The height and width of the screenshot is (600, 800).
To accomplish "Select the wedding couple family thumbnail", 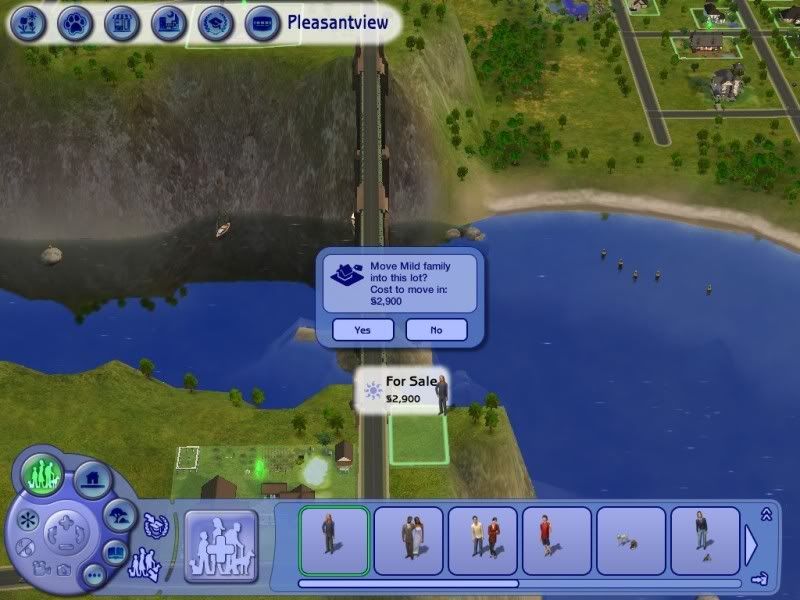I will point(408,540).
